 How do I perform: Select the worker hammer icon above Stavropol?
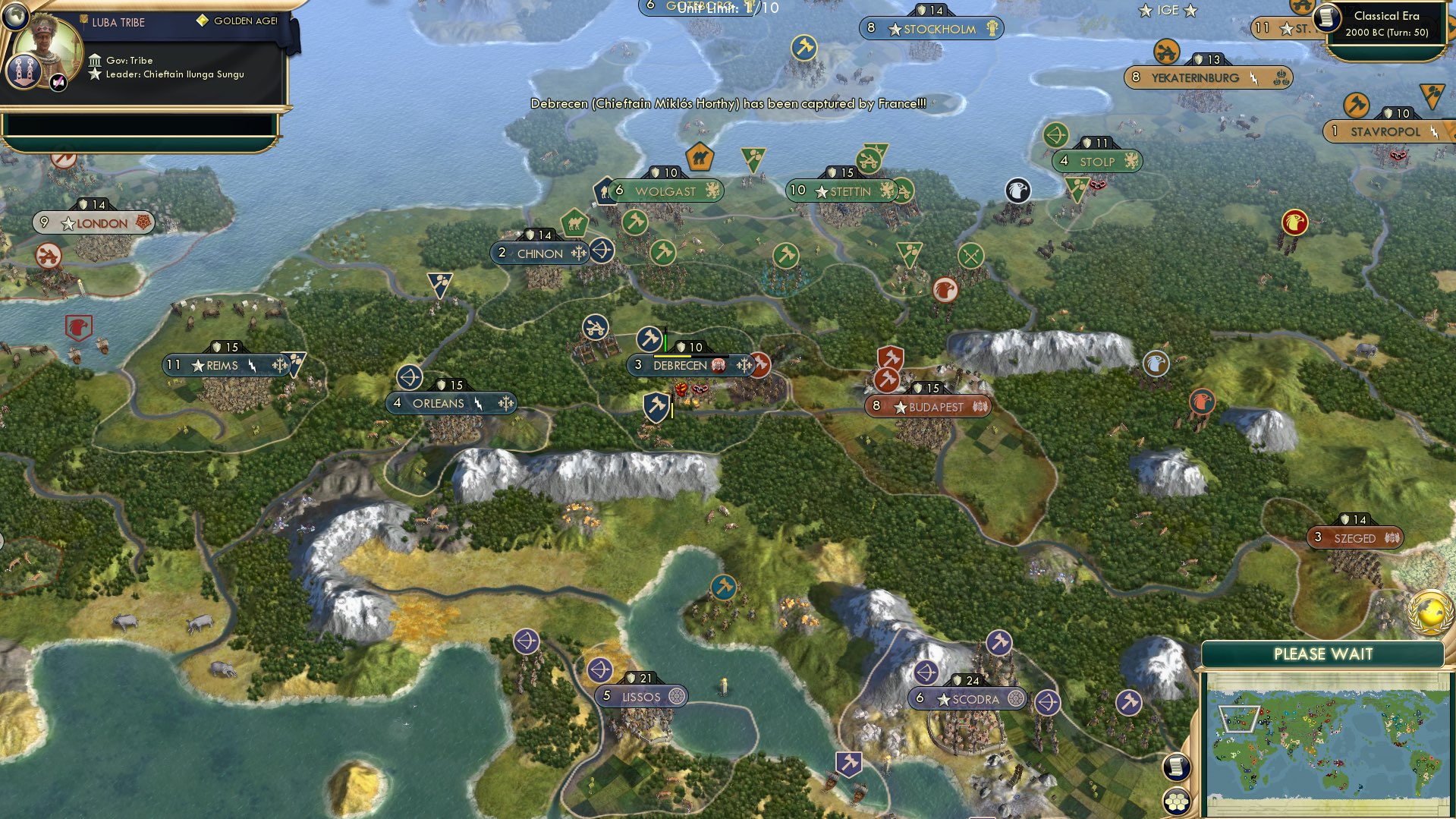click(1357, 104)
